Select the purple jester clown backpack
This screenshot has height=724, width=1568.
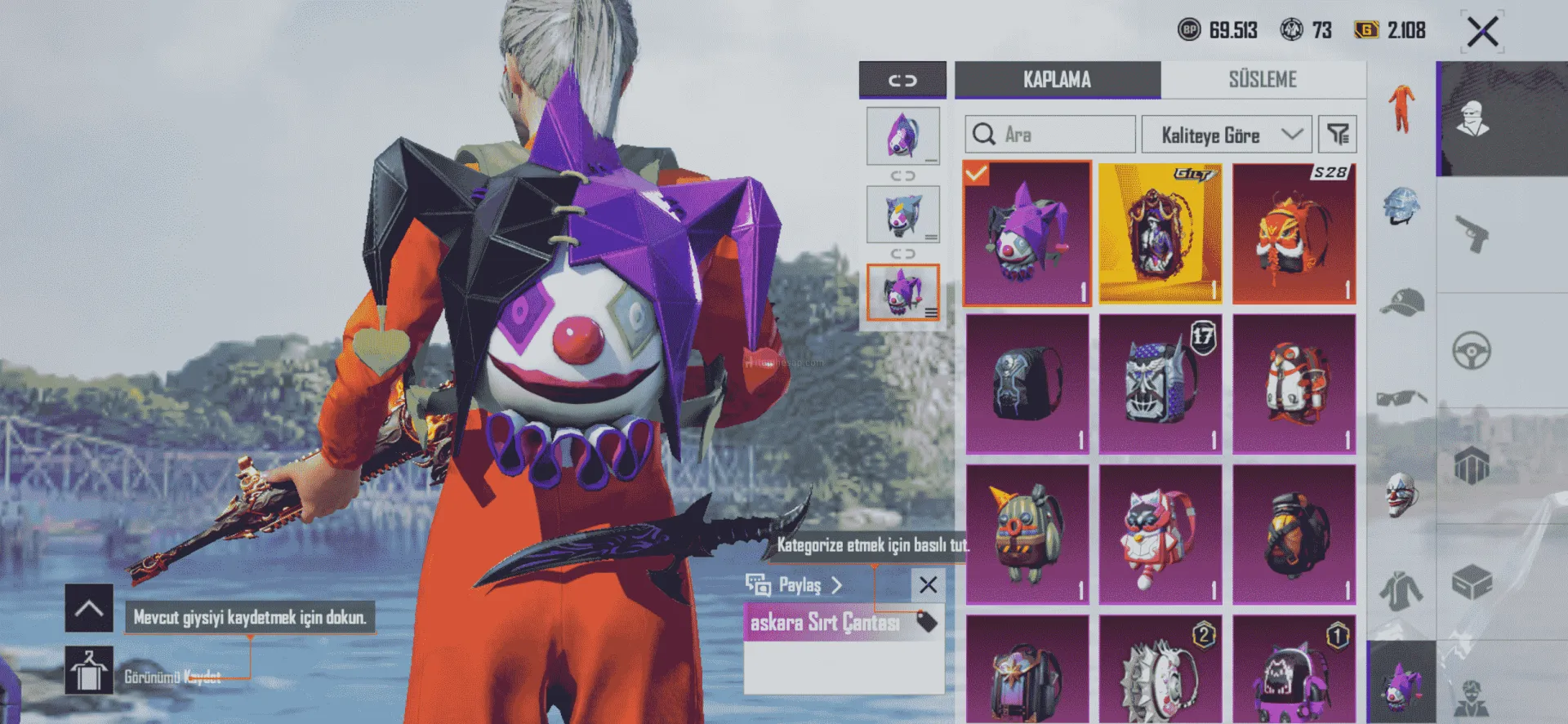[1027, 233]
